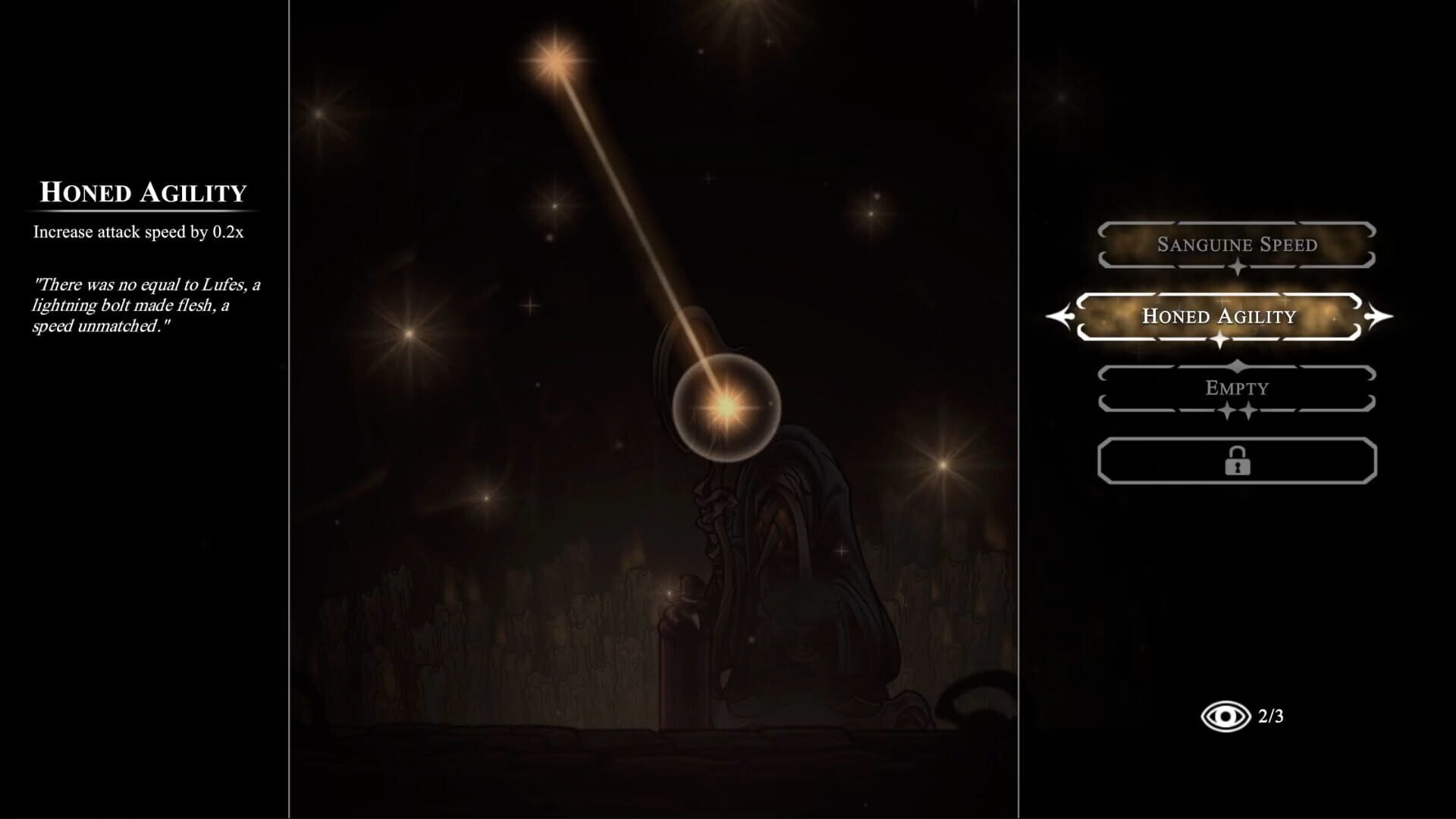1456x819 pixels.
Task: Click the diamond marker under Sanguine Speed
Action: [x=1237, y=267]
